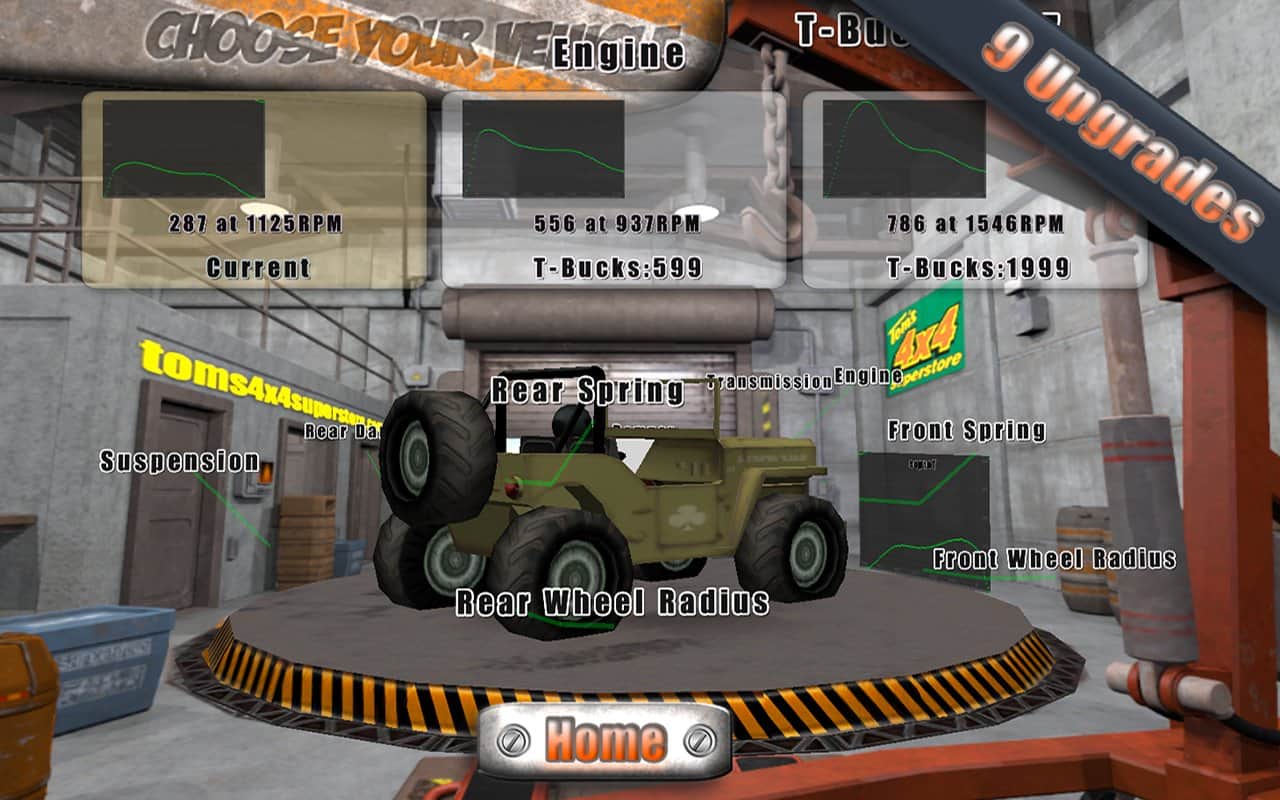This screenshot has height=800, width=1280.
Task: Open the Suspension upgrade
Action: (x=180, y=461)
